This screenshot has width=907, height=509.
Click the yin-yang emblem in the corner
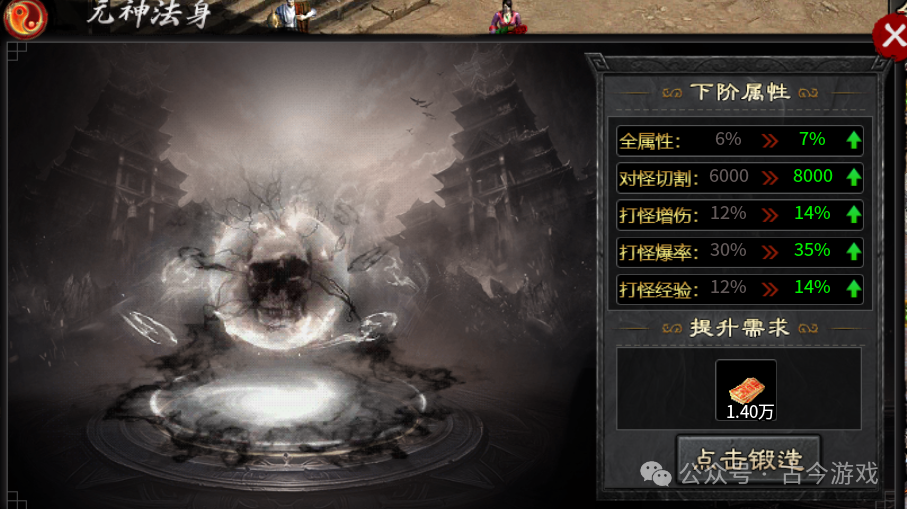[x=24, y=18]
